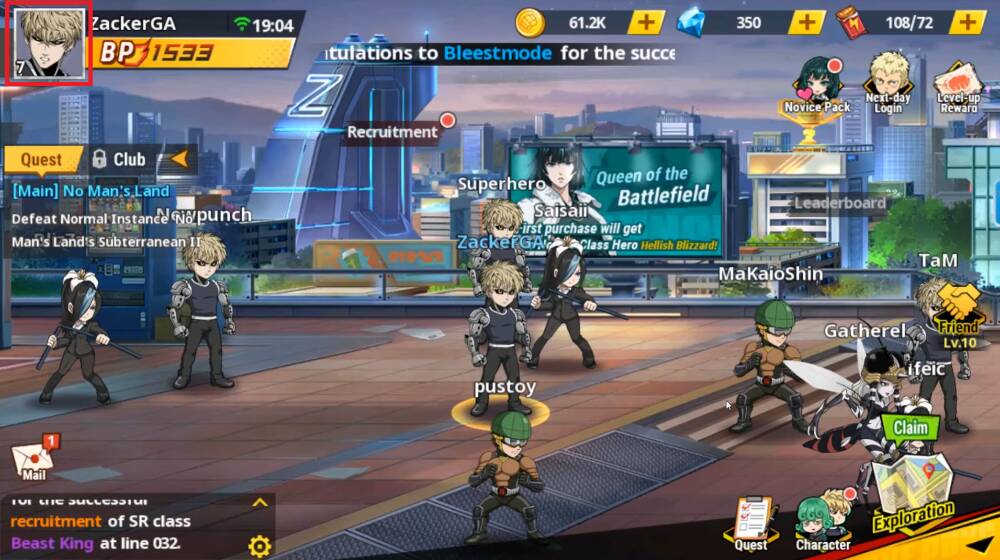Open the Leaderboard
The image size is (1000, 560).
839,203
